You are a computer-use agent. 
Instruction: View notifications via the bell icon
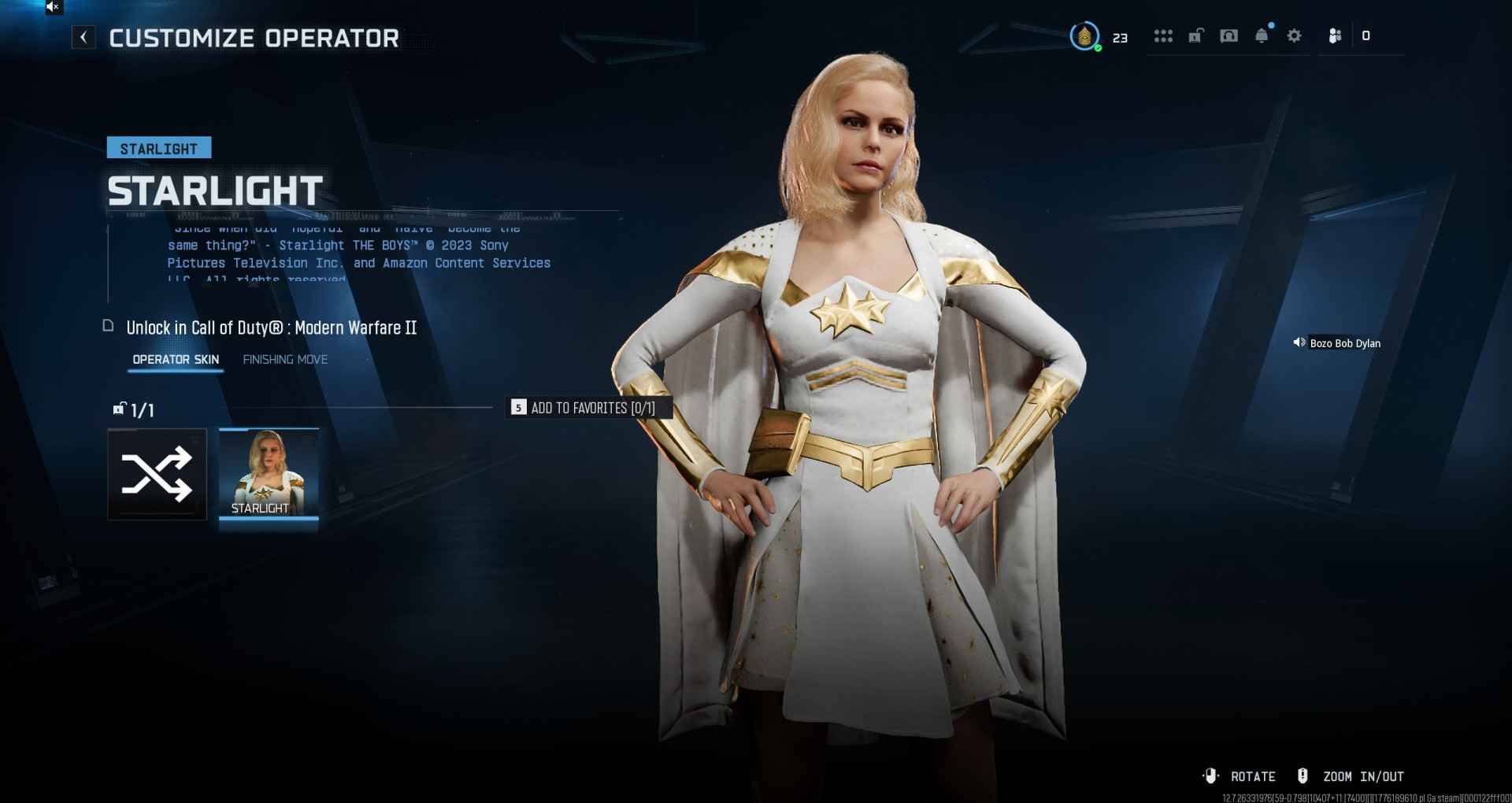pos(1262,36)
